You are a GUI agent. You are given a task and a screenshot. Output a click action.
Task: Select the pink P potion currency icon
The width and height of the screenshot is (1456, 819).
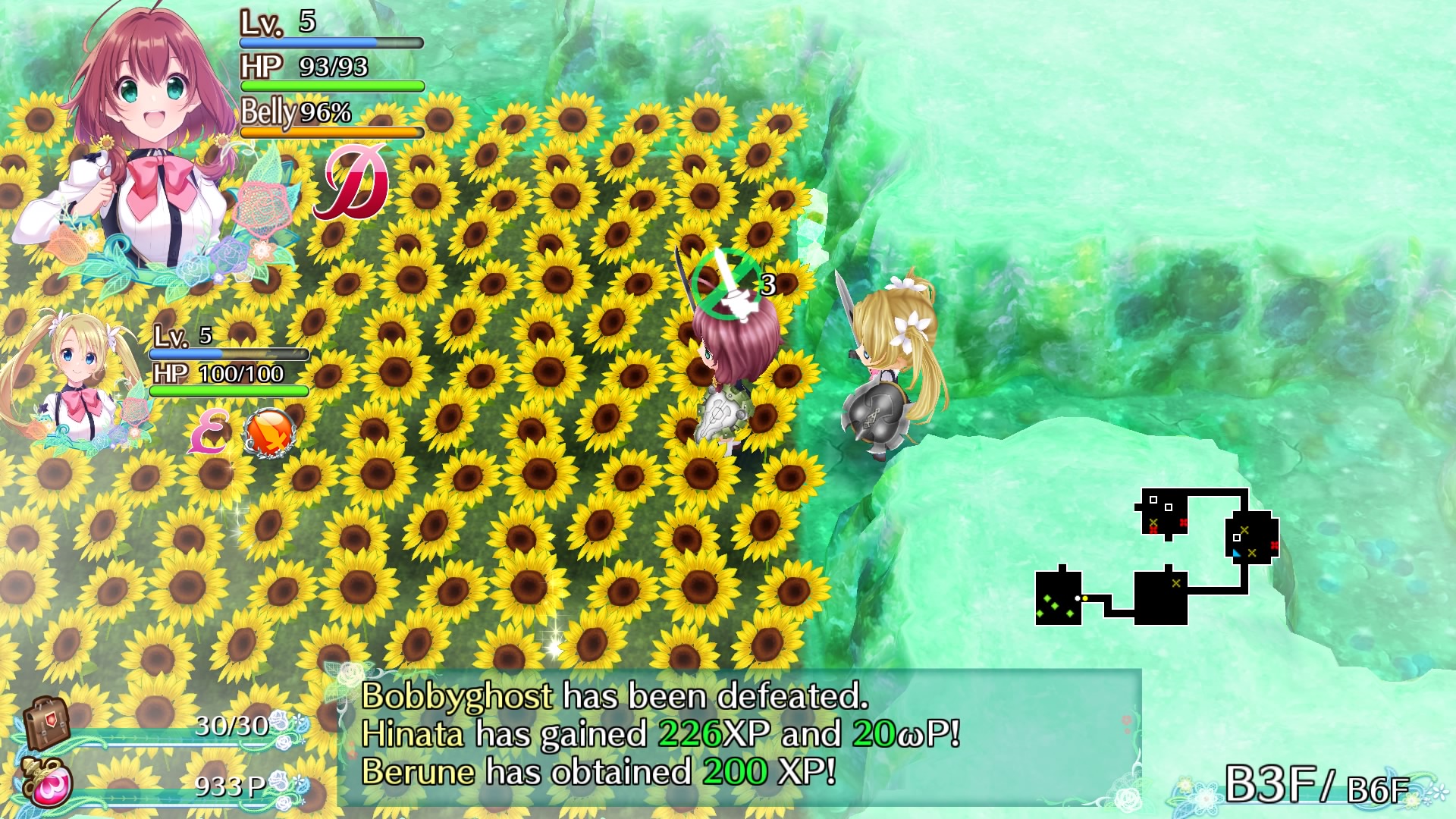coord(48,784)
